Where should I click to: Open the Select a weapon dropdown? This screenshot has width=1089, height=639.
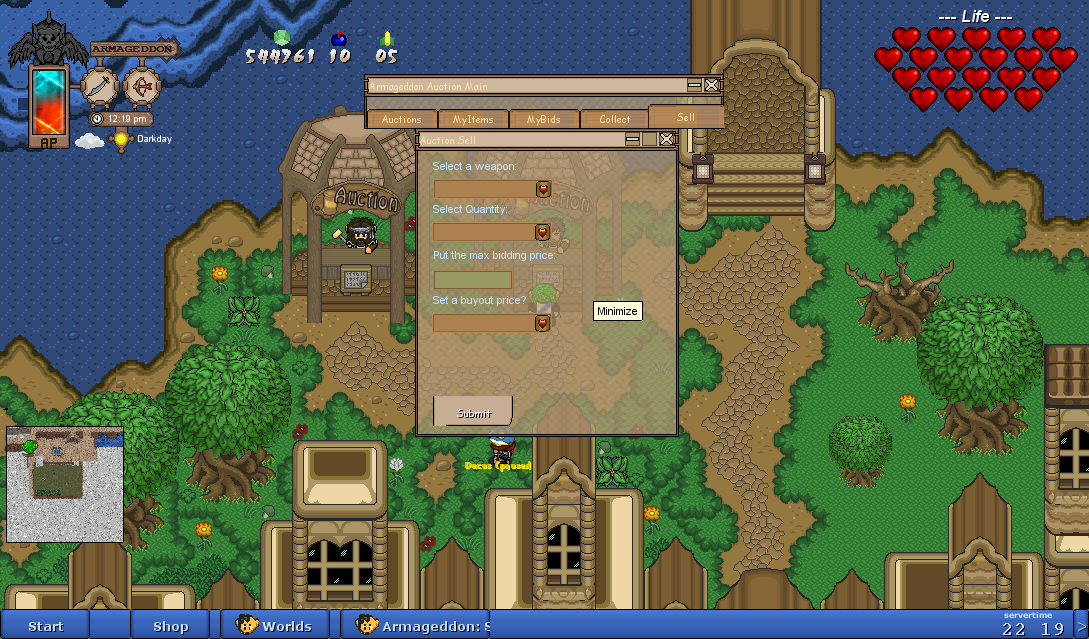click(x=543, y=189)
